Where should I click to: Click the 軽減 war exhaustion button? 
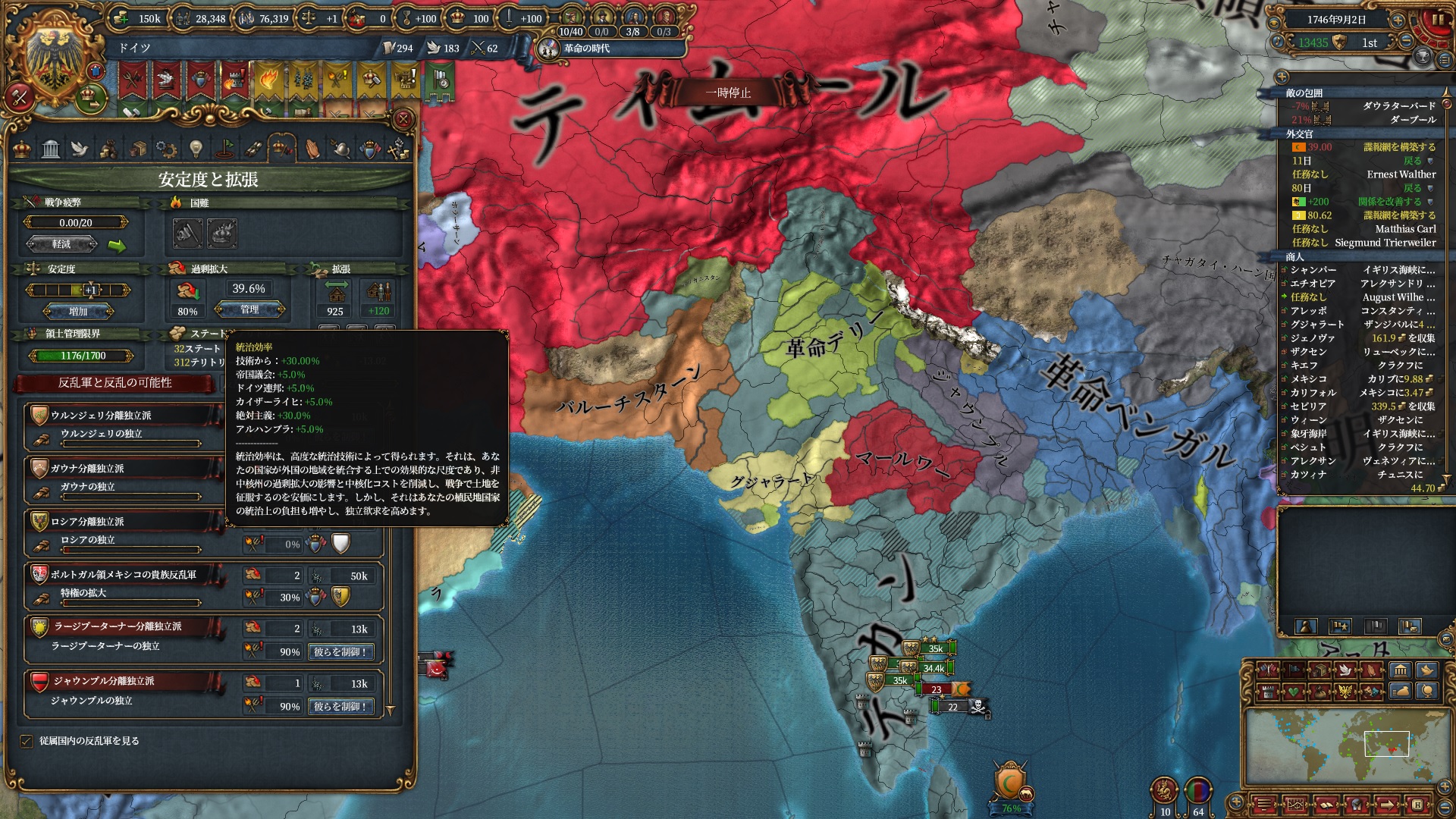coord(62,244)
